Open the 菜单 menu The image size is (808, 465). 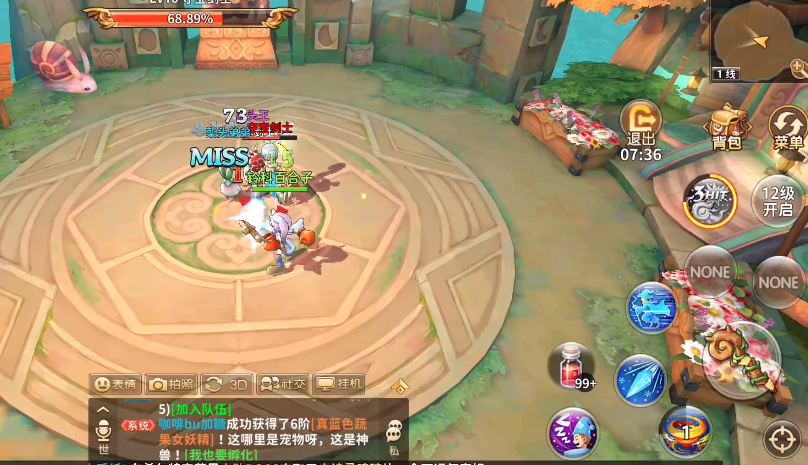pyautogui.click(x=790, y=128)
